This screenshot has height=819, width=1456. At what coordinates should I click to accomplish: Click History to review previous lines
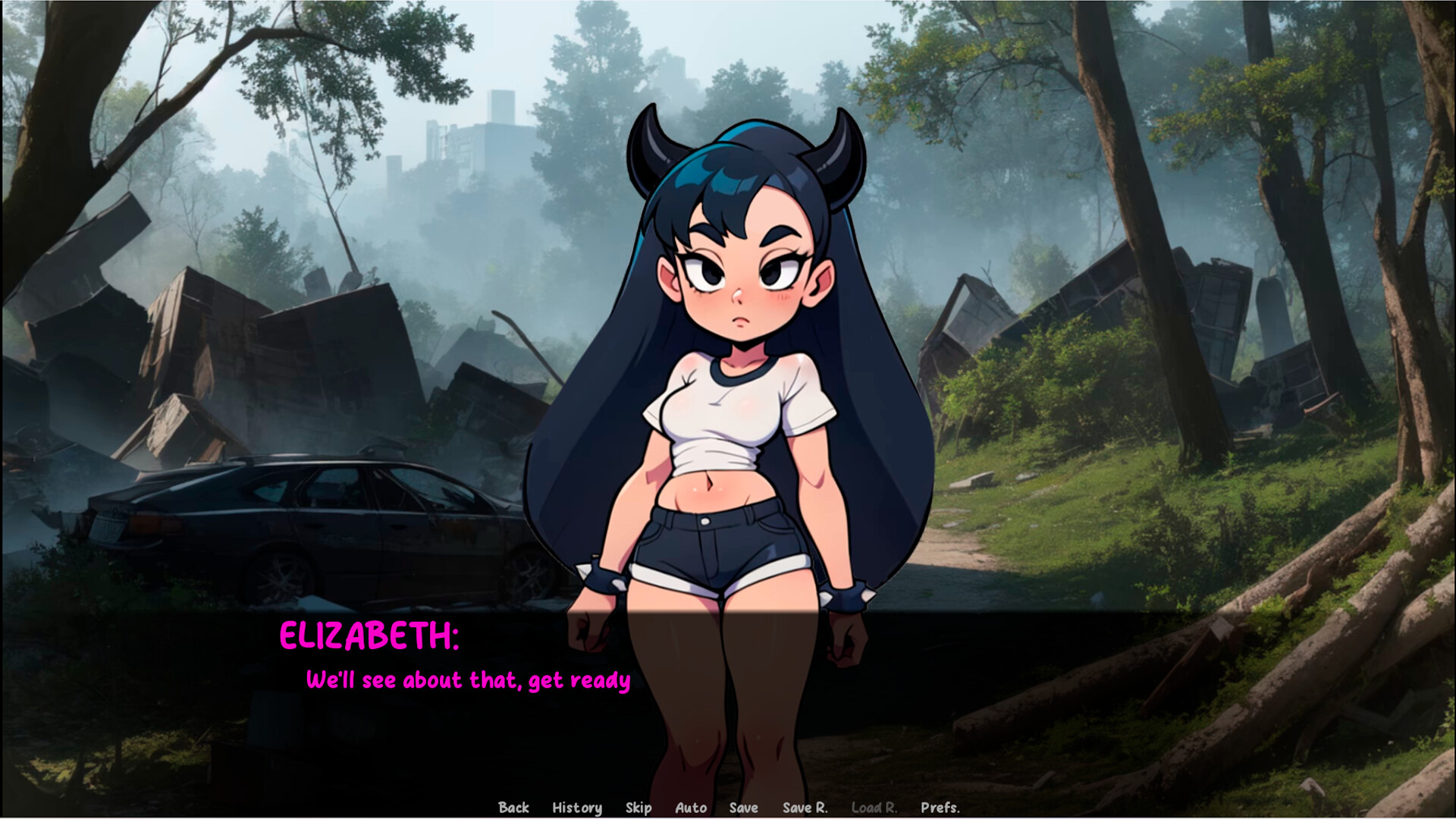[x=577, y=808]
